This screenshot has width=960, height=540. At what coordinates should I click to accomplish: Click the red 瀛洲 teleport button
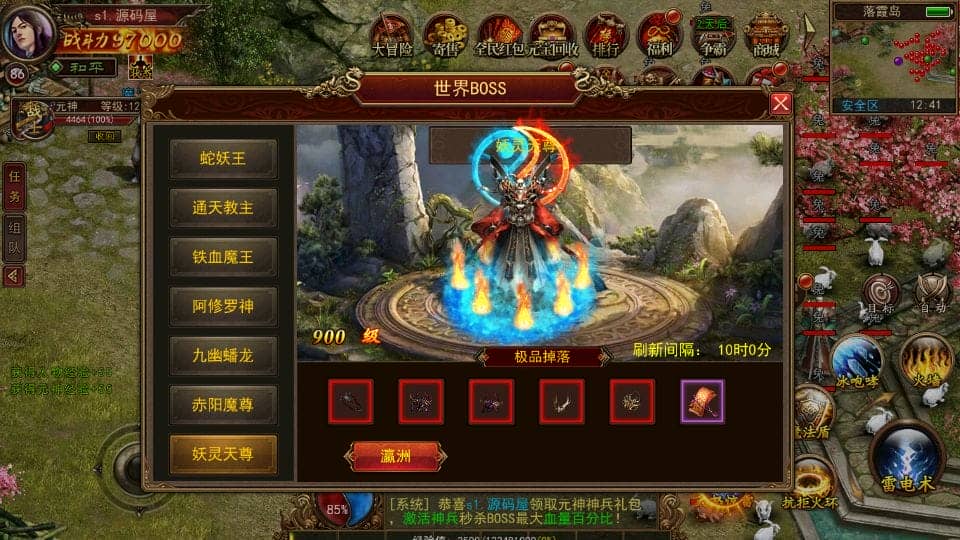click(x=395, y=456)
